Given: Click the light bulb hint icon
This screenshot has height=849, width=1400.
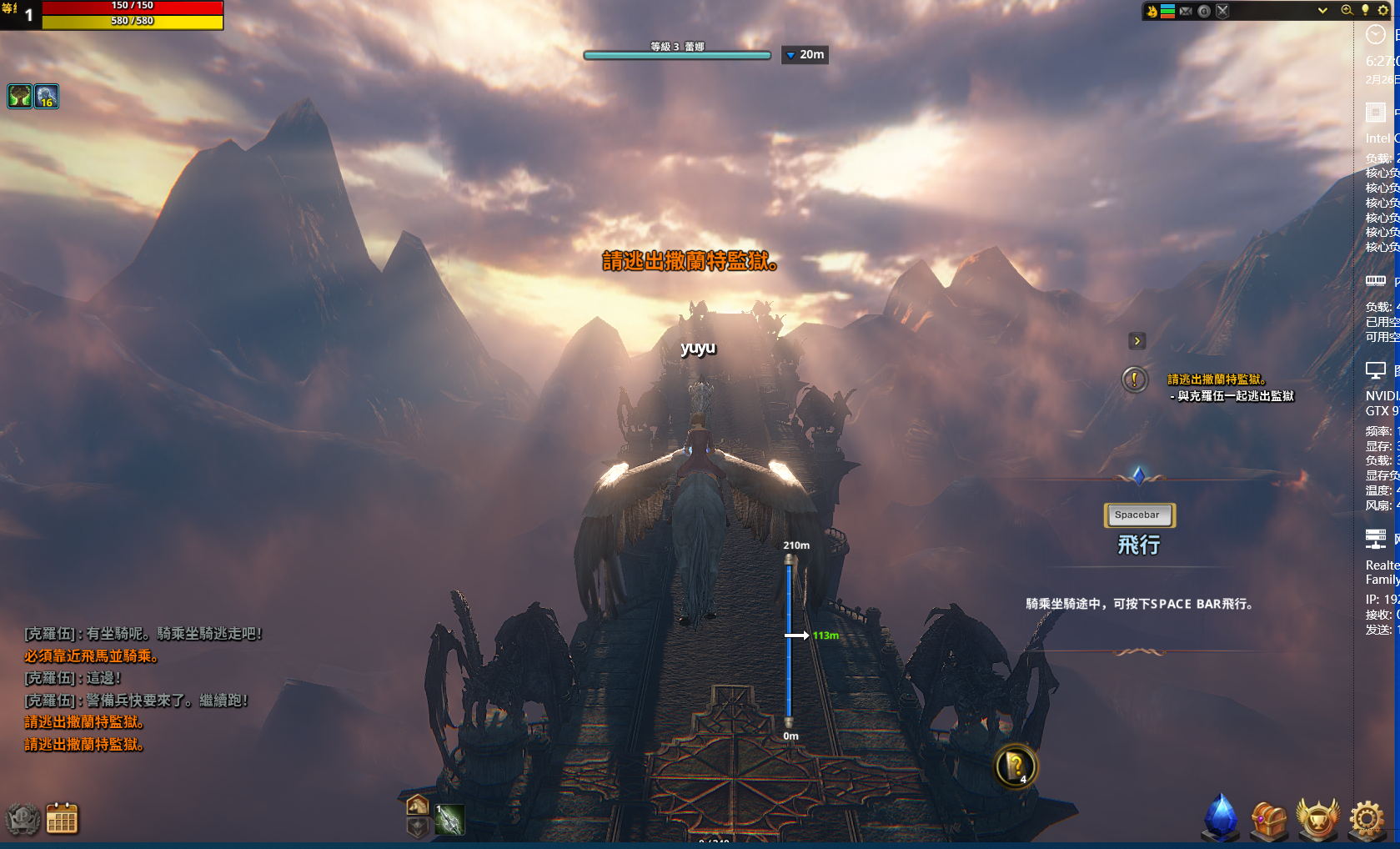Looking at the screenshot, I should 1365,11.
